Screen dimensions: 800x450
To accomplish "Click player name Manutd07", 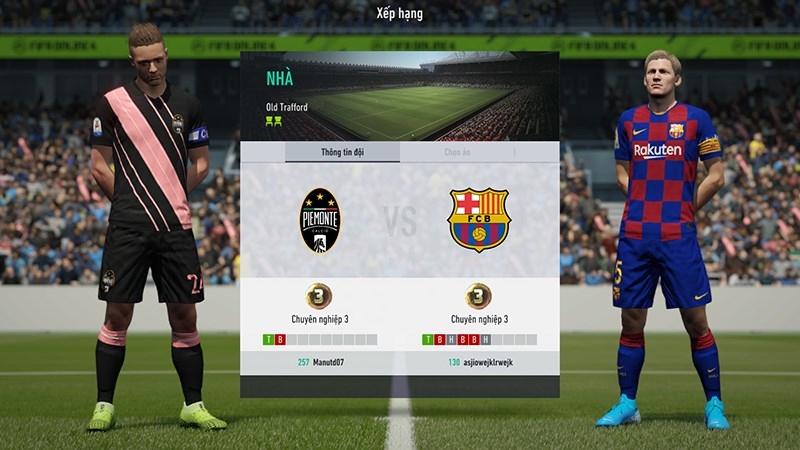I will [328, 362].
